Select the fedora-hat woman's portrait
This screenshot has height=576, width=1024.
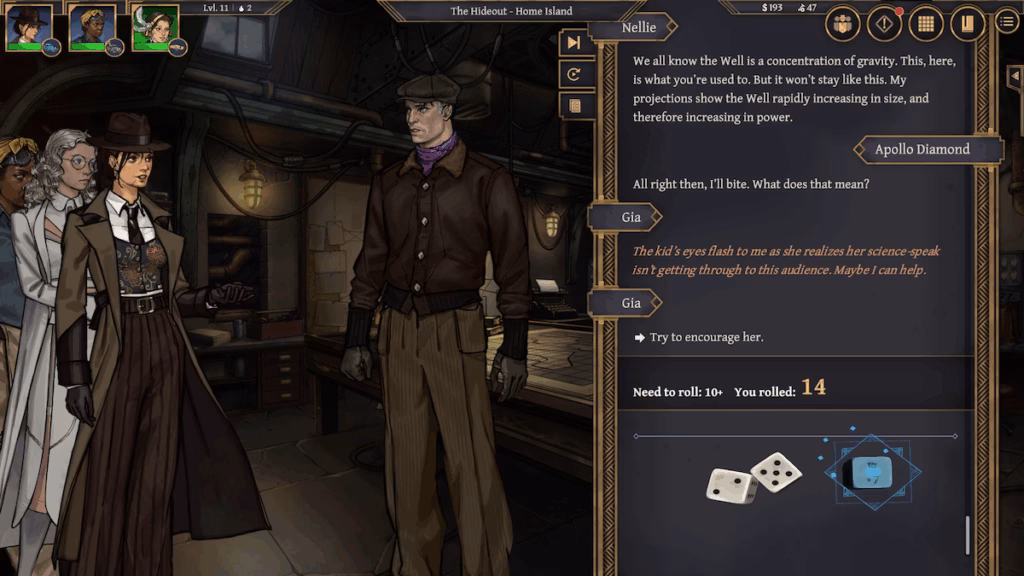[29, 28]
